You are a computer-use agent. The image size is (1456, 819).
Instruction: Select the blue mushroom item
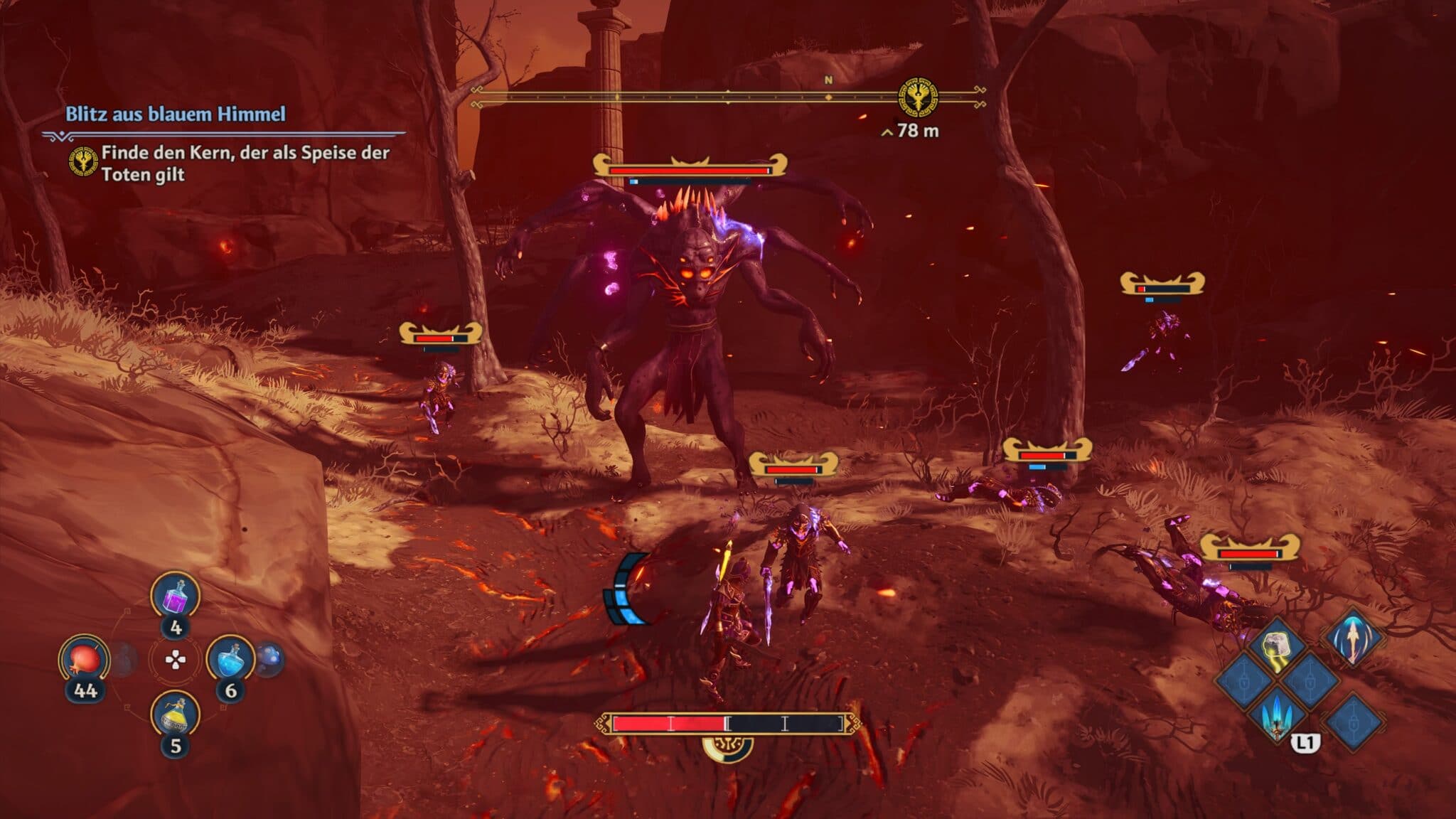click(270, 658)
